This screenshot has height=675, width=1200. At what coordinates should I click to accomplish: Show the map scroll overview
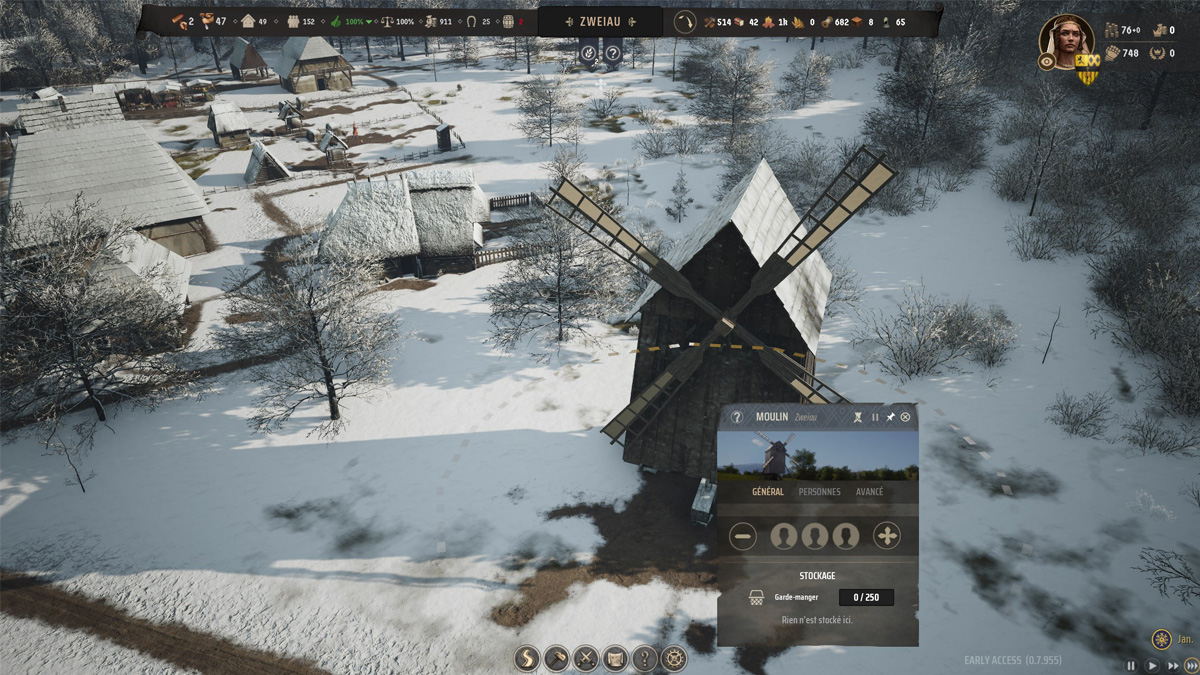pos(615,658)
